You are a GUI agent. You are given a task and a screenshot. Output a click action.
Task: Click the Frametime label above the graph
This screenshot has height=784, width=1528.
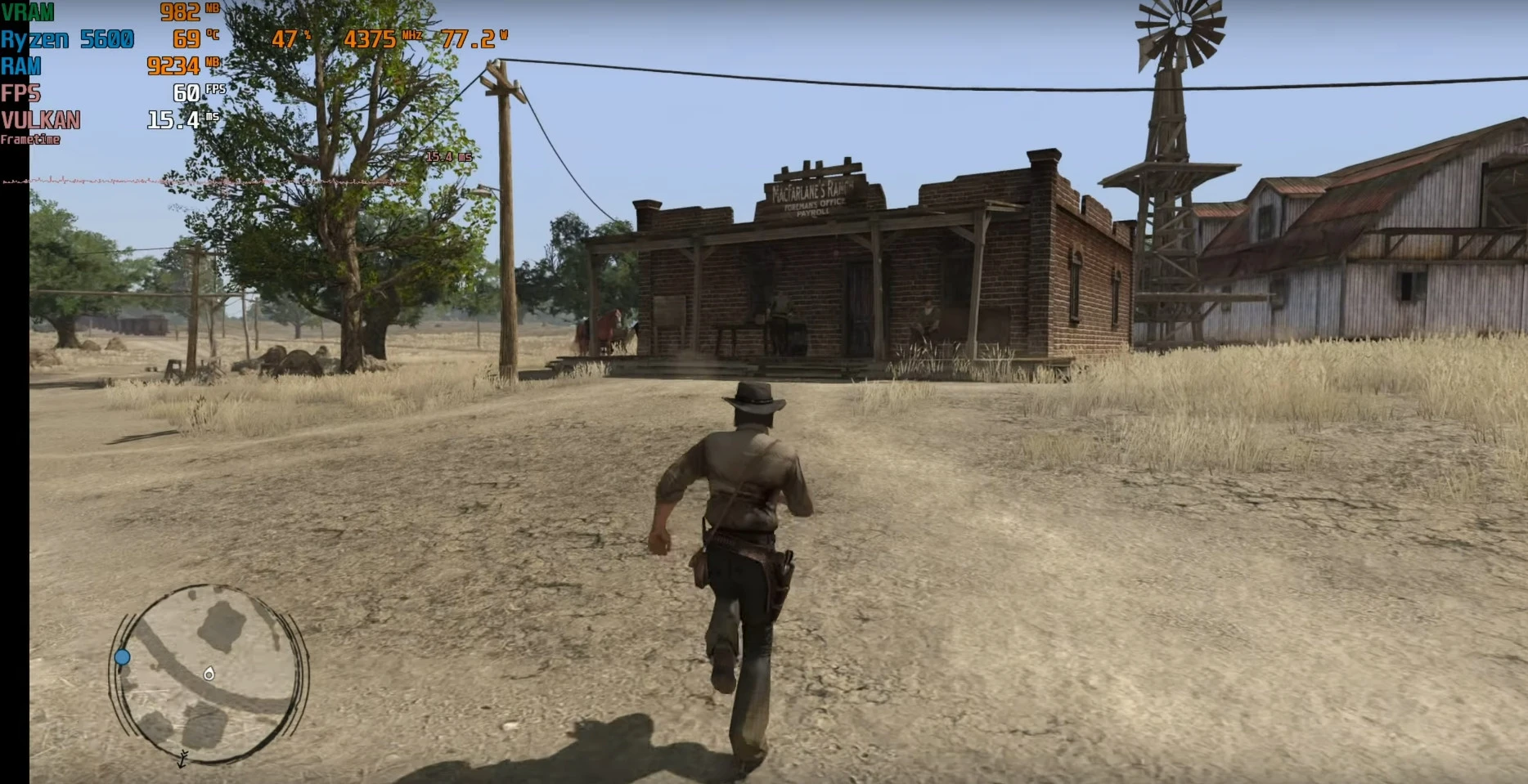29,140
